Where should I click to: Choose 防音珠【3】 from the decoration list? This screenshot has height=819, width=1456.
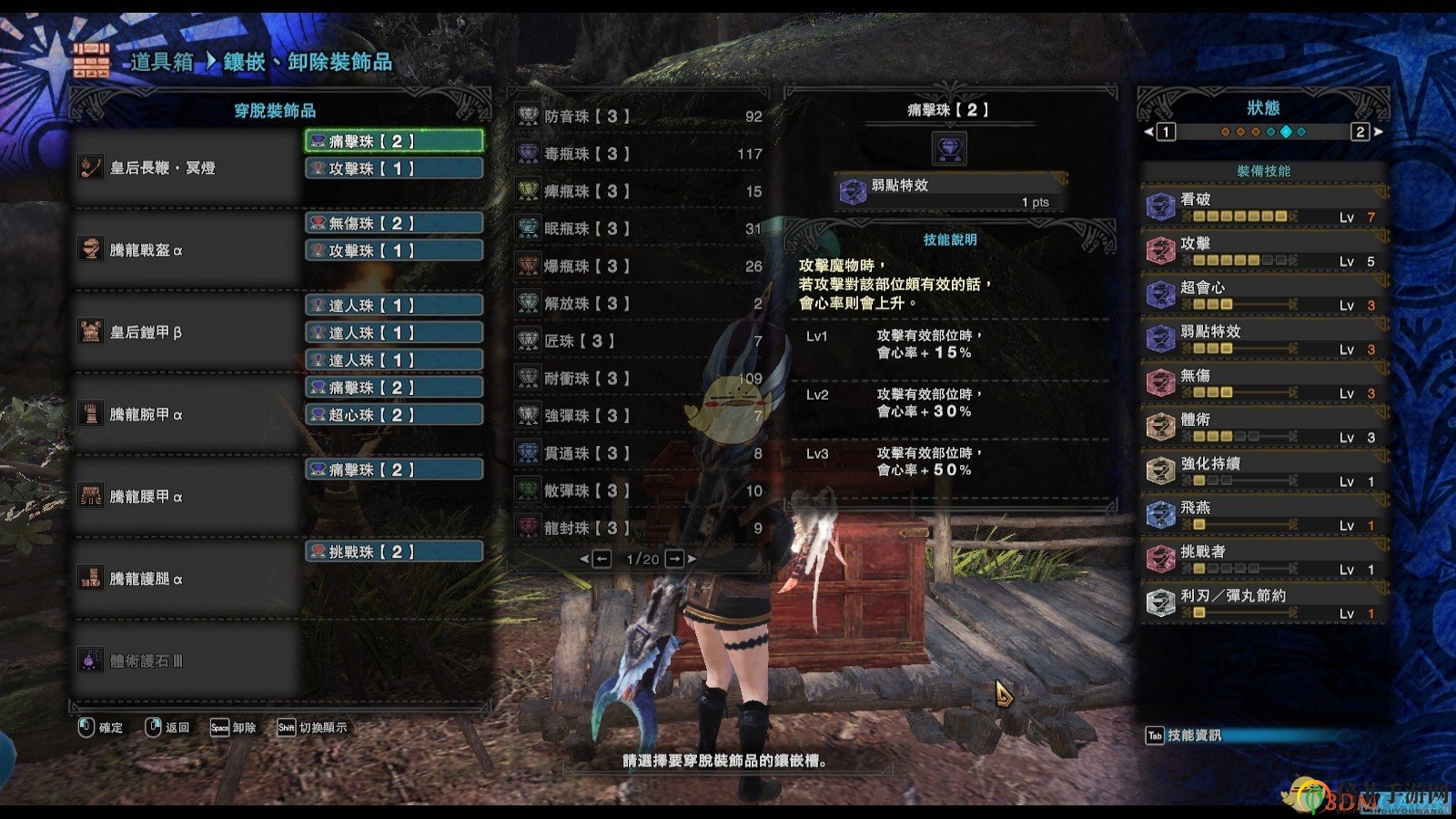coord(639,116)
